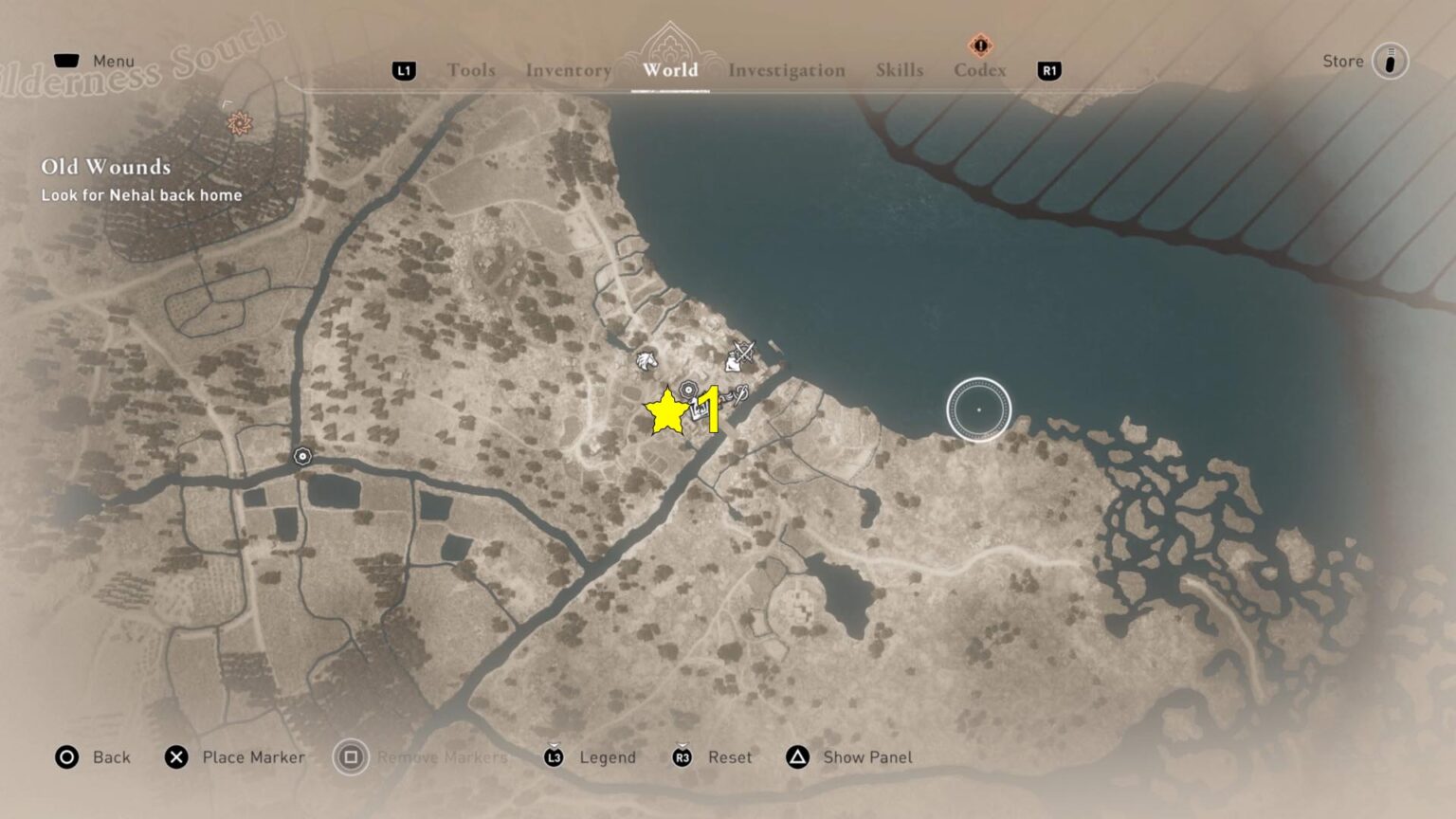Click the Menu touchpad icon top left

click(65, 60)
